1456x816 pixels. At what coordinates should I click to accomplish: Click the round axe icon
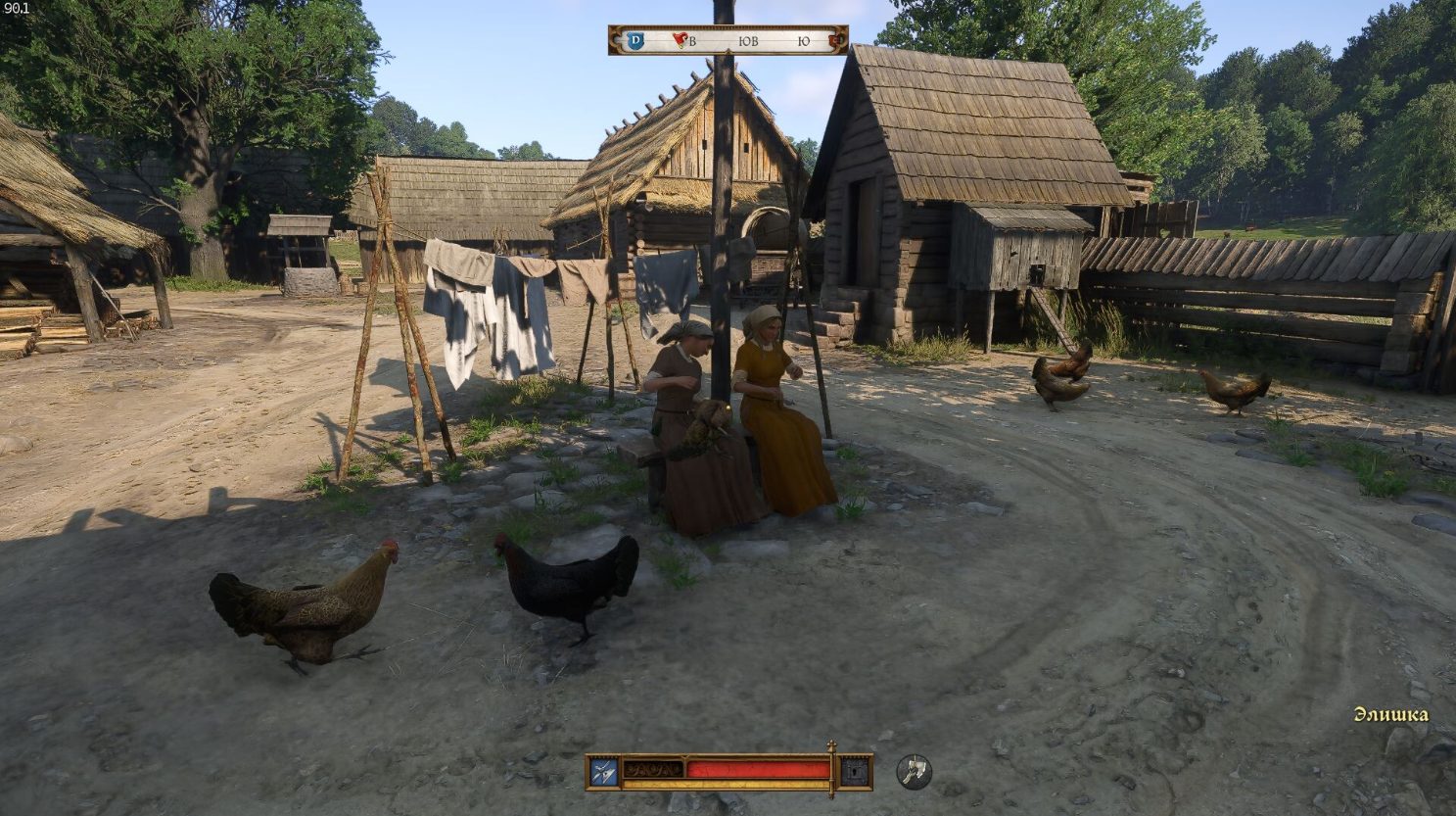click(x=914, y=772)
